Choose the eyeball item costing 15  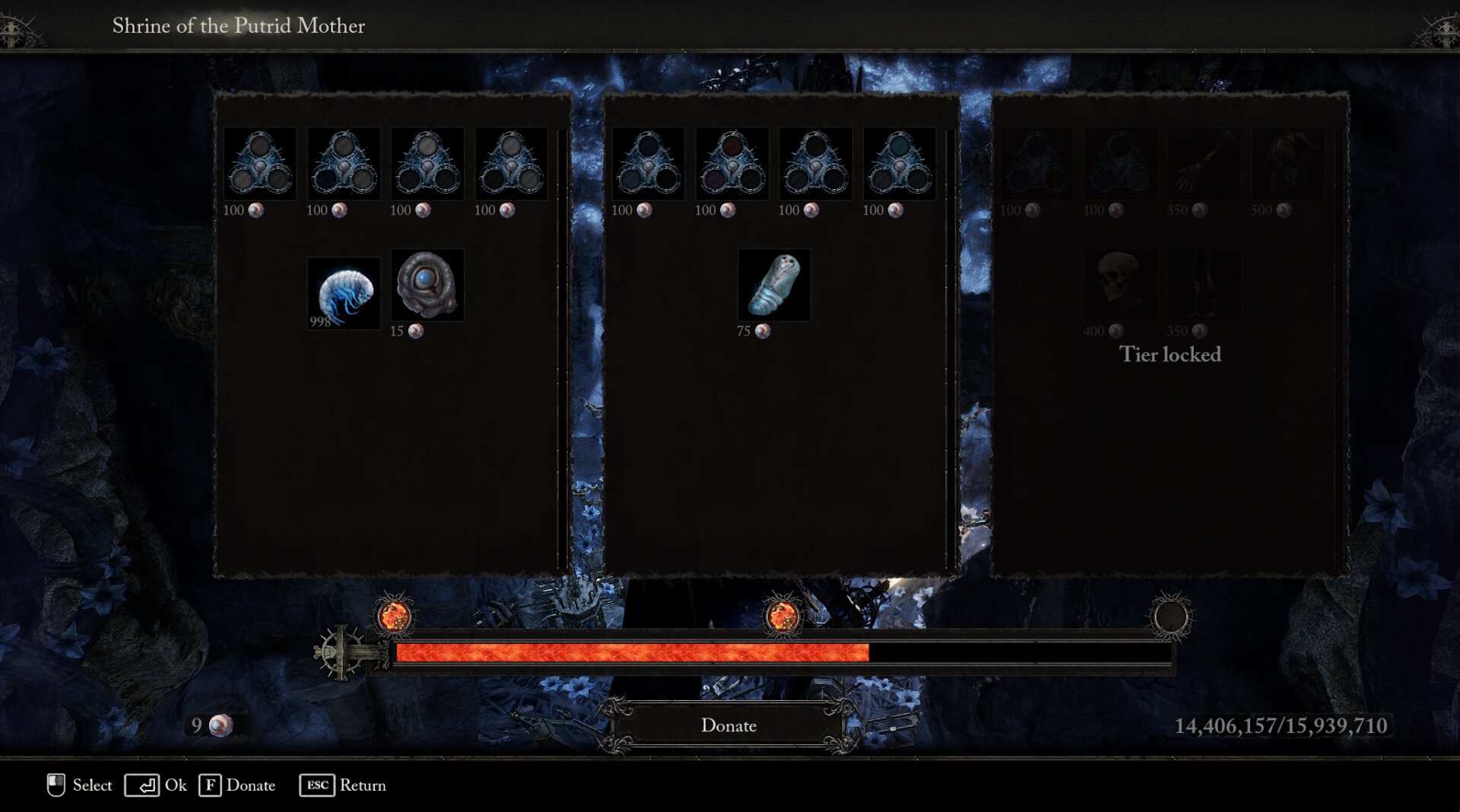coord(427,284)
